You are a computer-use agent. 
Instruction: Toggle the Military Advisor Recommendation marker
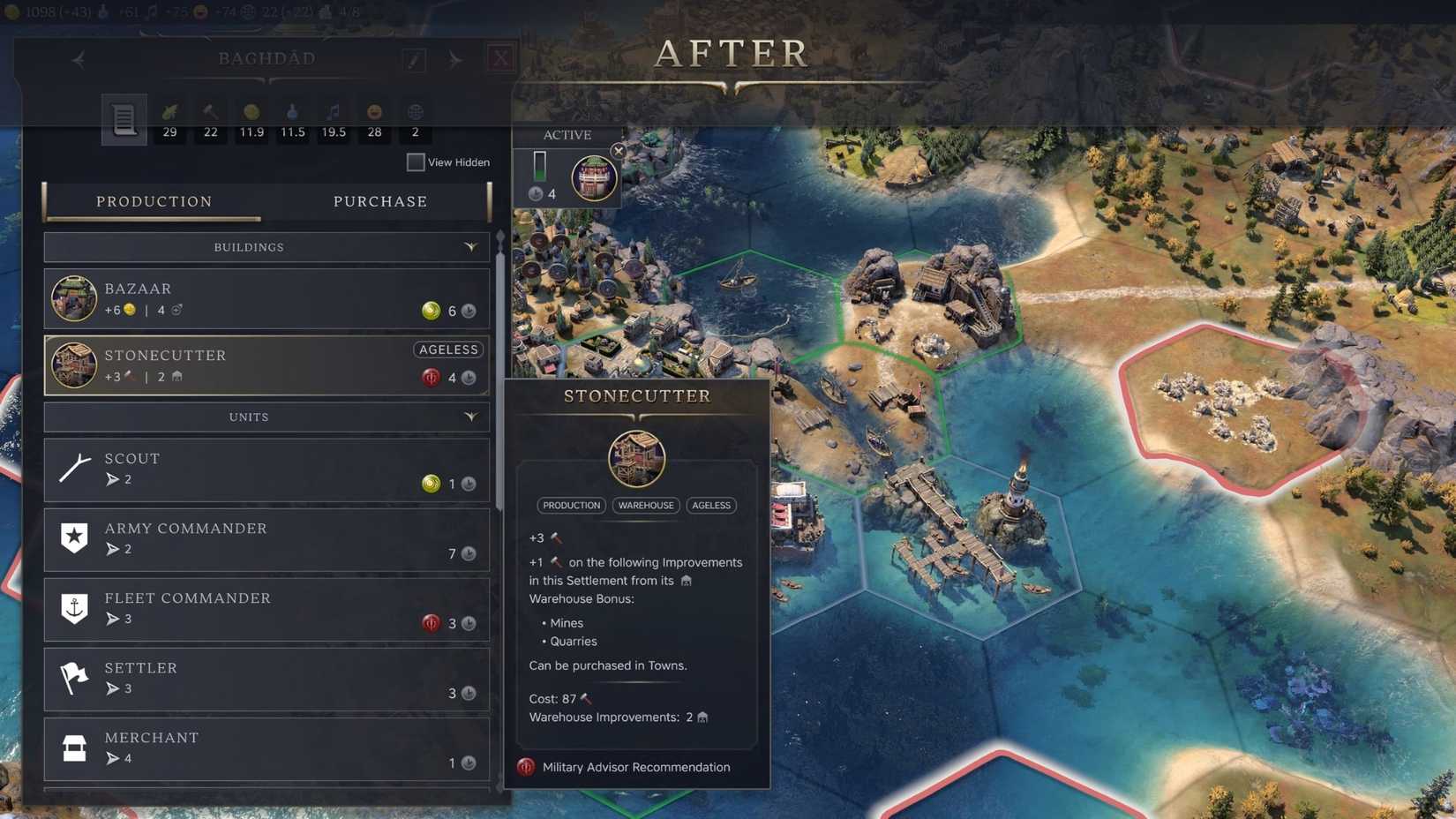[528, 767]
